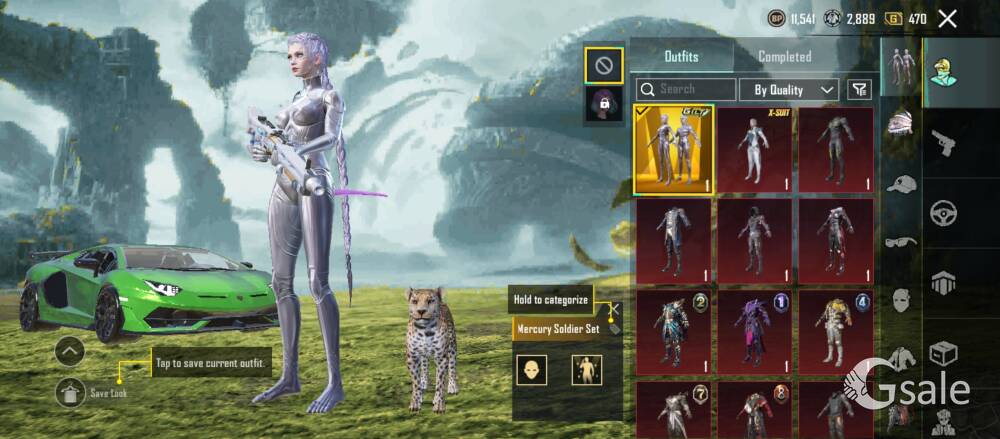
Task: Open the By Quality sort dropdown
Action: click(x=789, y=90)
